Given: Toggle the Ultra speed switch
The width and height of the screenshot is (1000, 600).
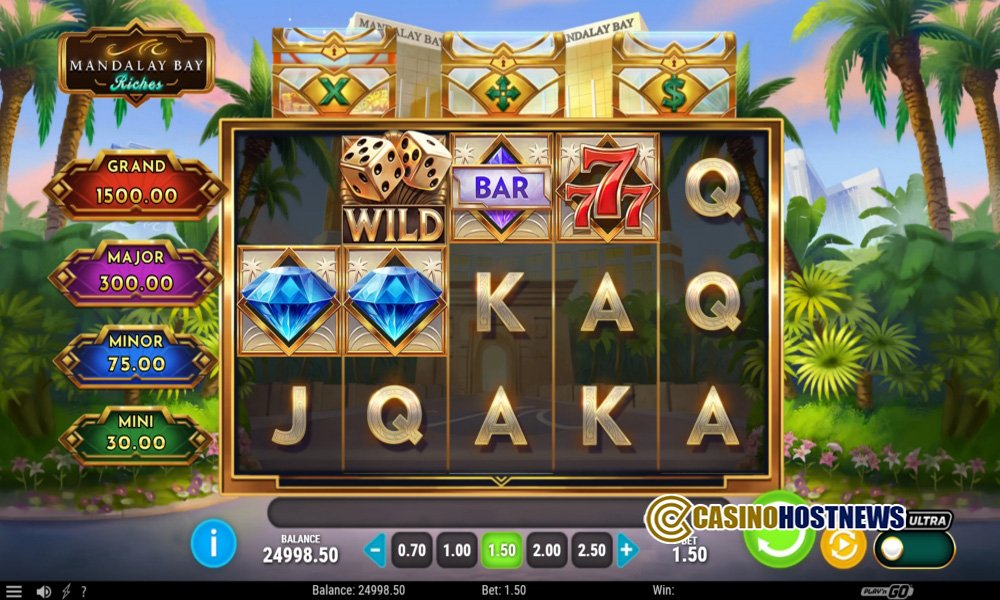Looking at the screenshot, I should (915, 549).
